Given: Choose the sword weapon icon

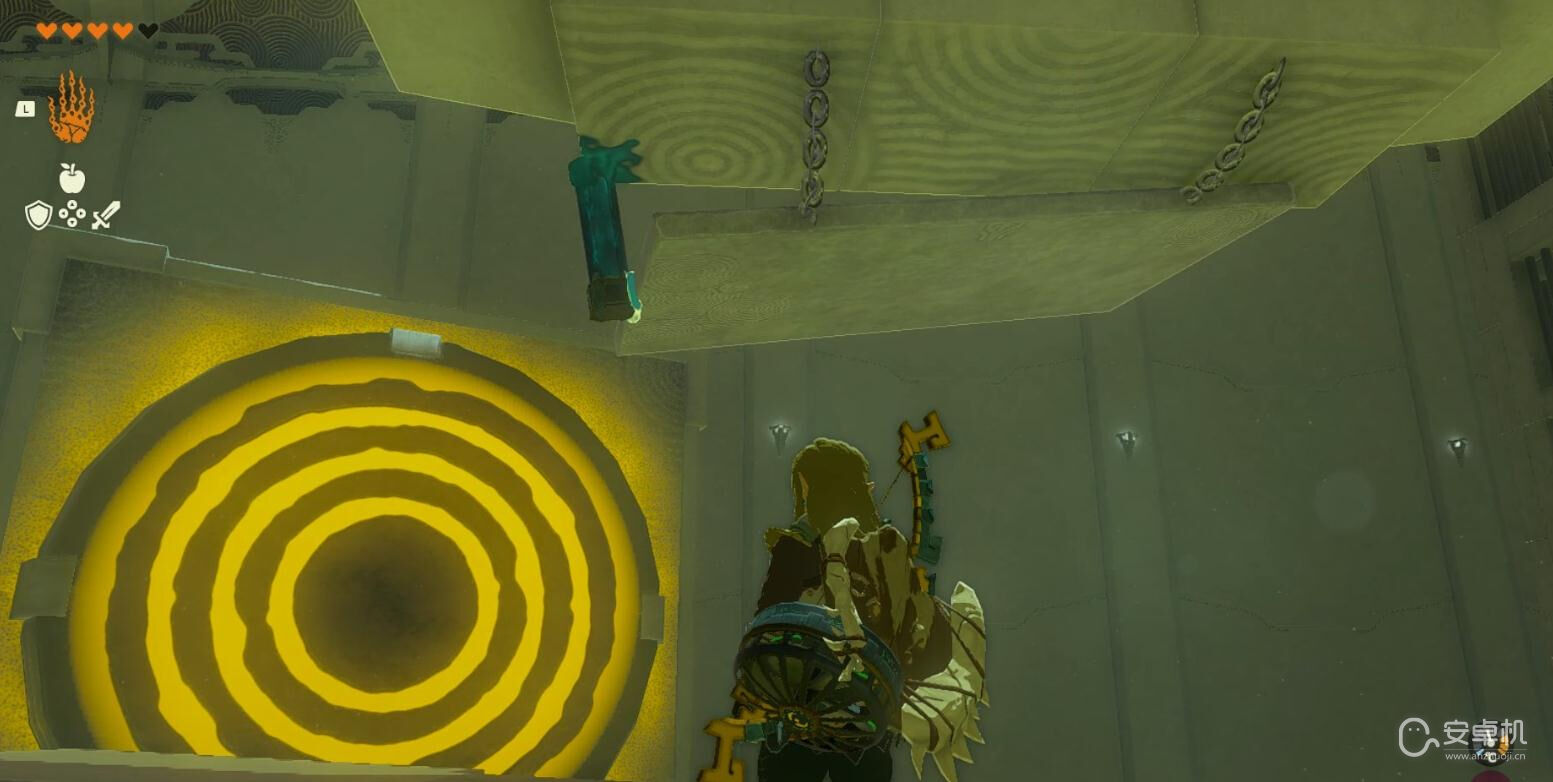Looking at the screenshot, I should [x=106, y=214].
